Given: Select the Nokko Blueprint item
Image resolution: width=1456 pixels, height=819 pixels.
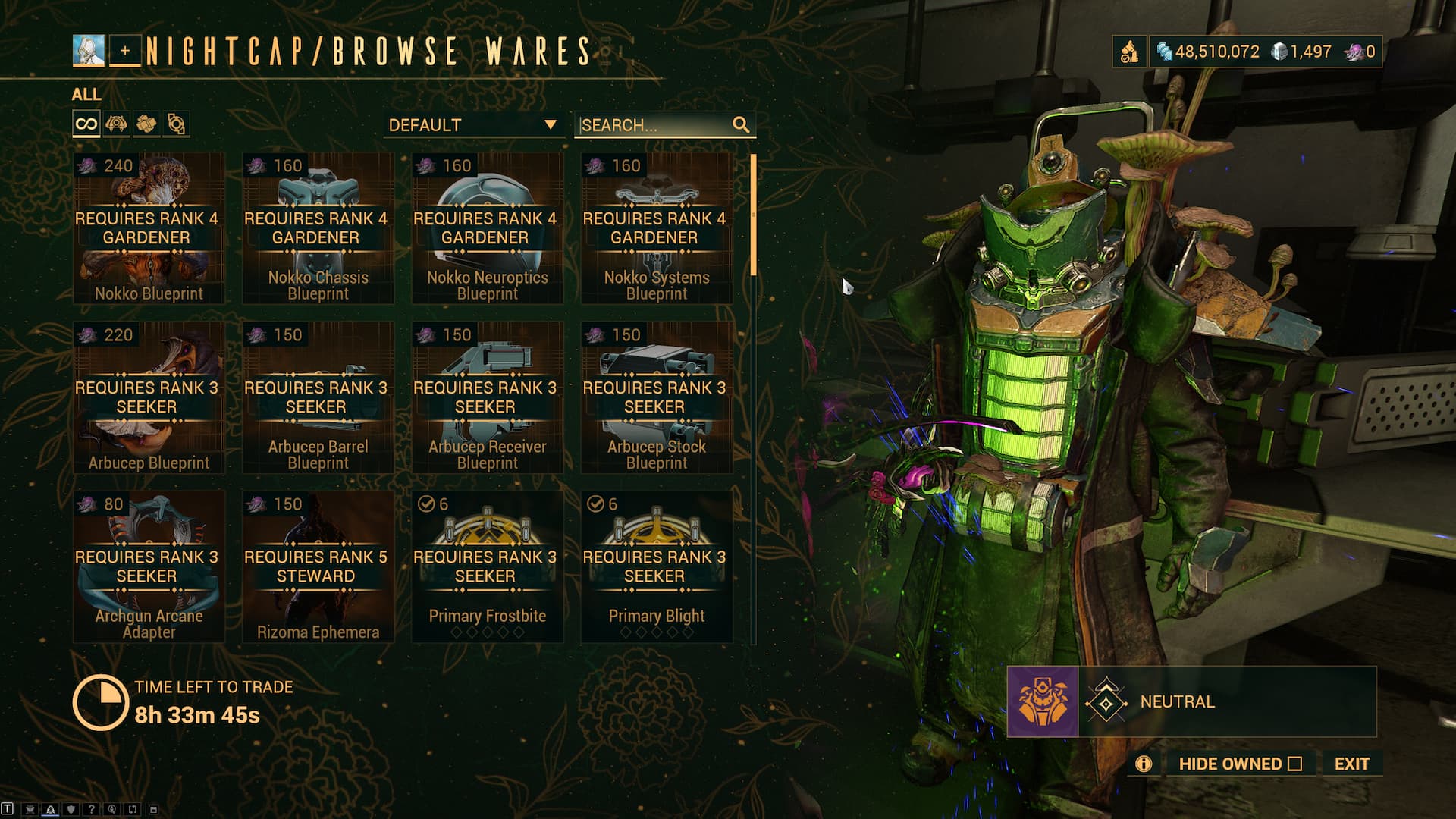Looking at the screenshot, I should [149, 227].
